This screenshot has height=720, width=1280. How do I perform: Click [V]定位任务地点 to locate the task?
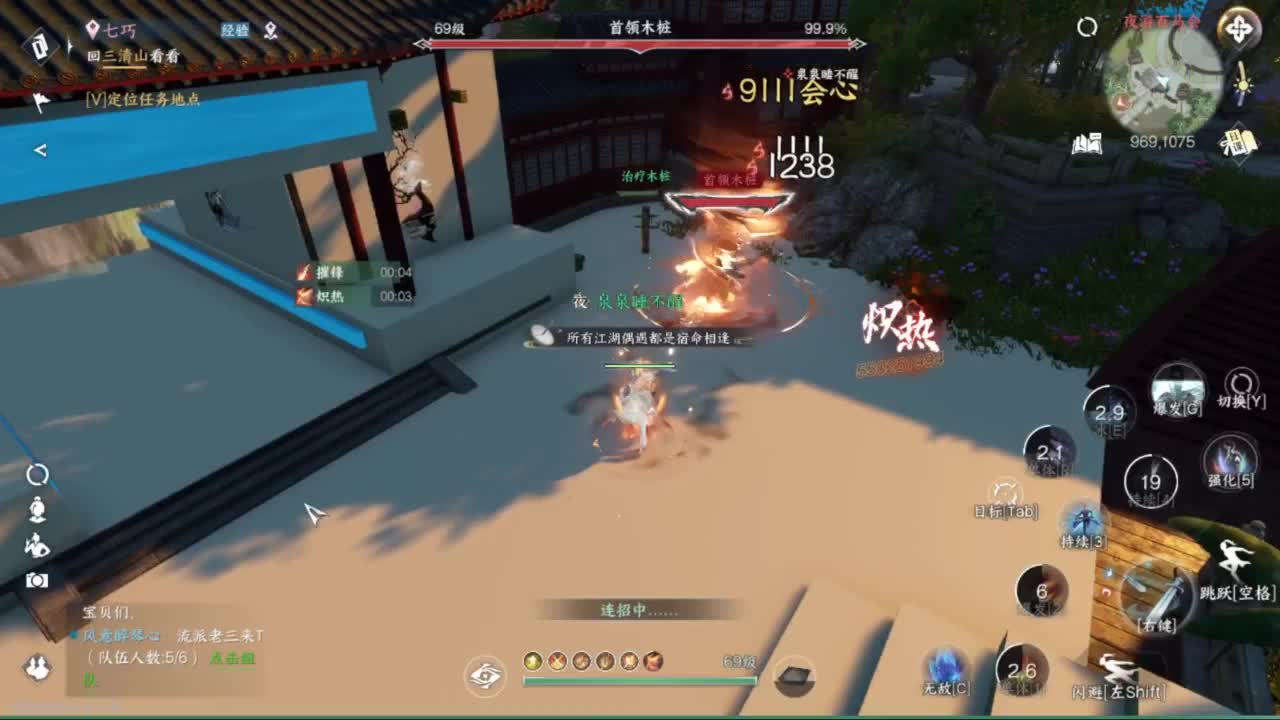[x=140, y=100]
